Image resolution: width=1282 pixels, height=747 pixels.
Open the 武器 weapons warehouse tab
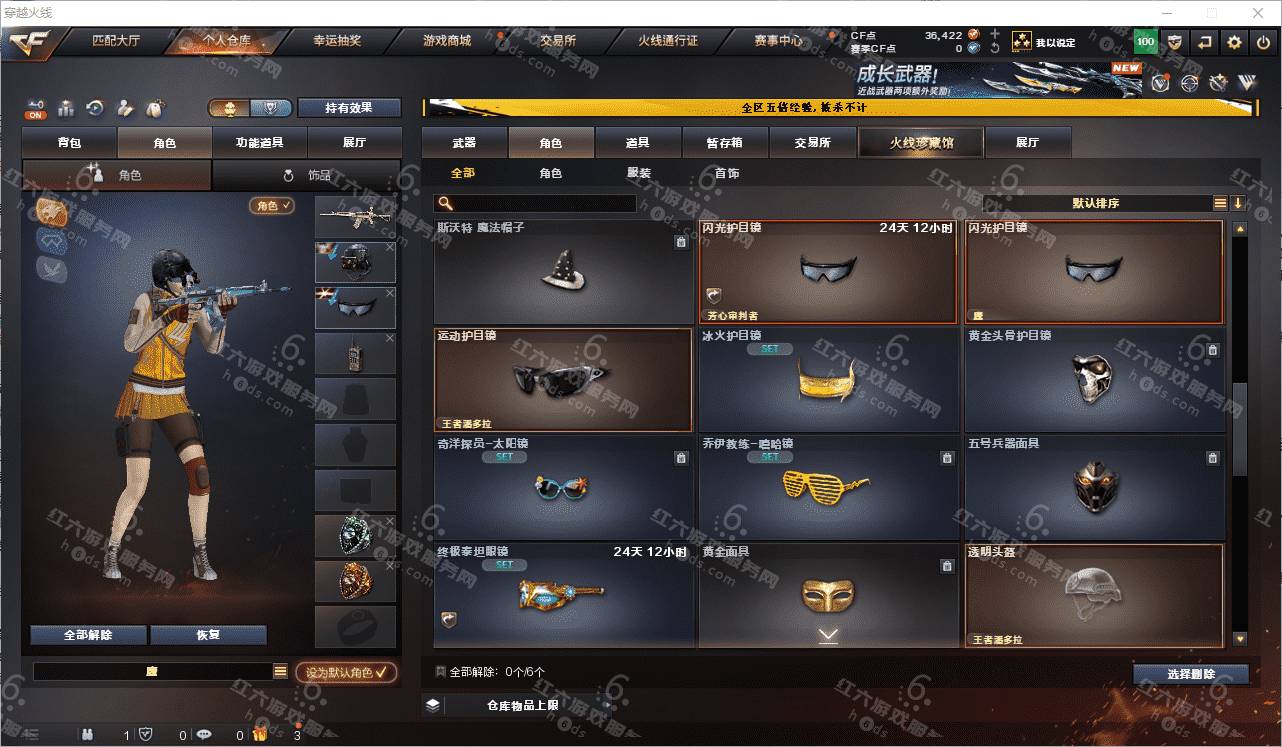pyautogui.click(x=464, y=143)
